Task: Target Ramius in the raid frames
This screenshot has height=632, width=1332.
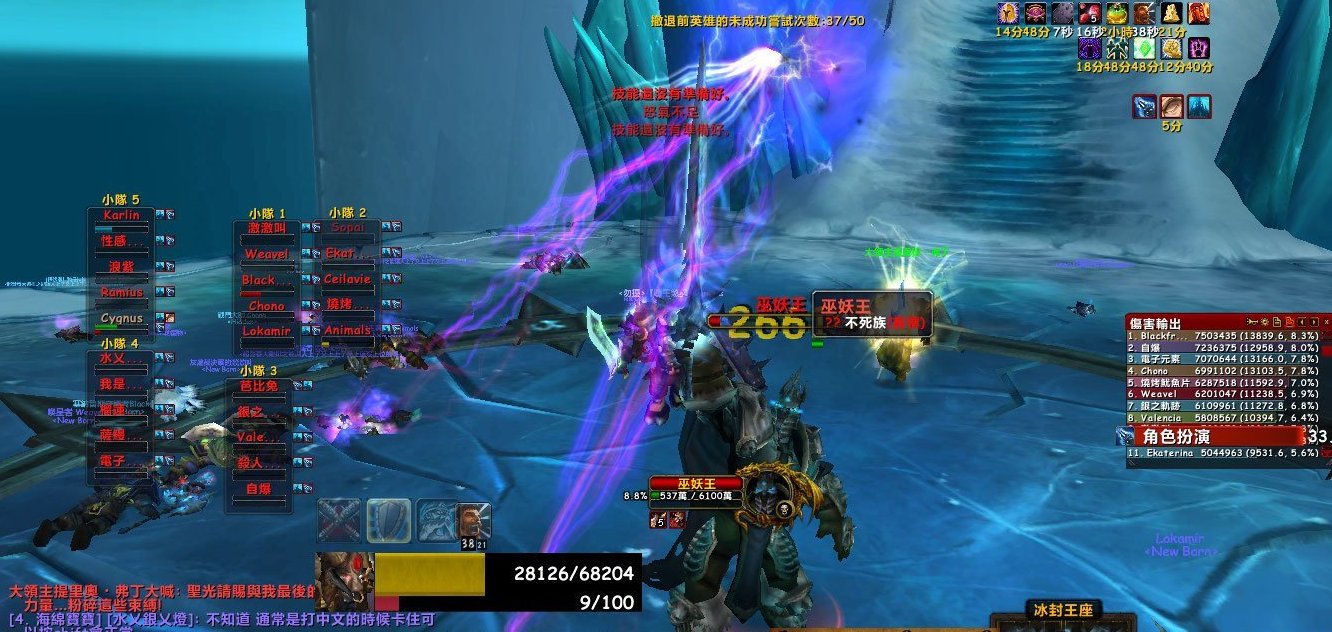Action: coord(121,293)
